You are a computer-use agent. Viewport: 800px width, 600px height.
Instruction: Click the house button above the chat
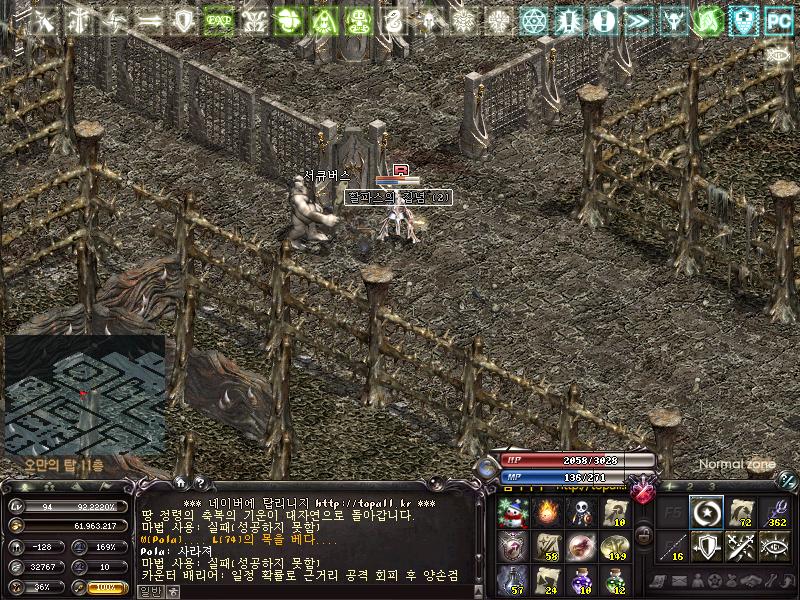pos(183,482)
